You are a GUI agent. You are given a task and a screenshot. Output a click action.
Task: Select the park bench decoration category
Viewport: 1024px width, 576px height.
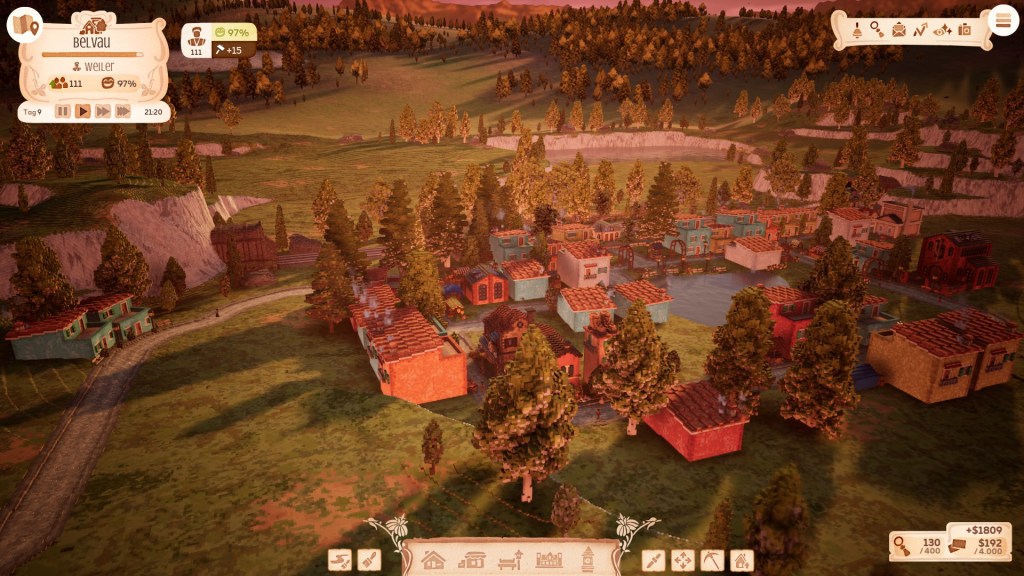[x=511, y=560]
